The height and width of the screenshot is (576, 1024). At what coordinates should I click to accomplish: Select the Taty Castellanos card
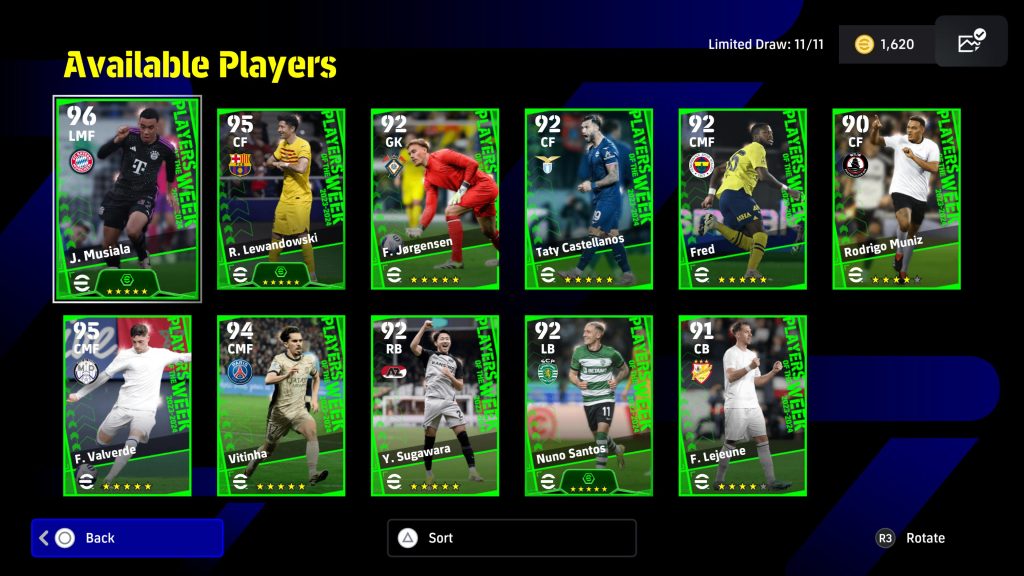click(589, 198)
